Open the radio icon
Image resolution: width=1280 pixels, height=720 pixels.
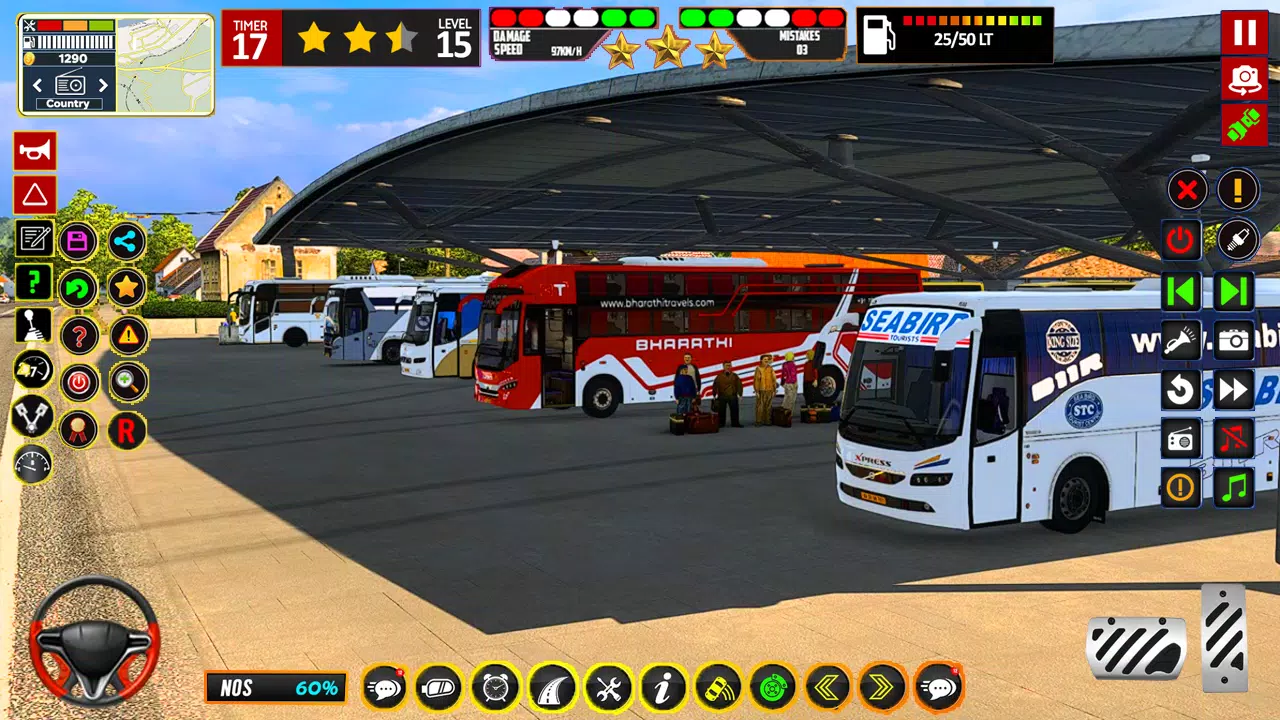(x=1181, y=439)
